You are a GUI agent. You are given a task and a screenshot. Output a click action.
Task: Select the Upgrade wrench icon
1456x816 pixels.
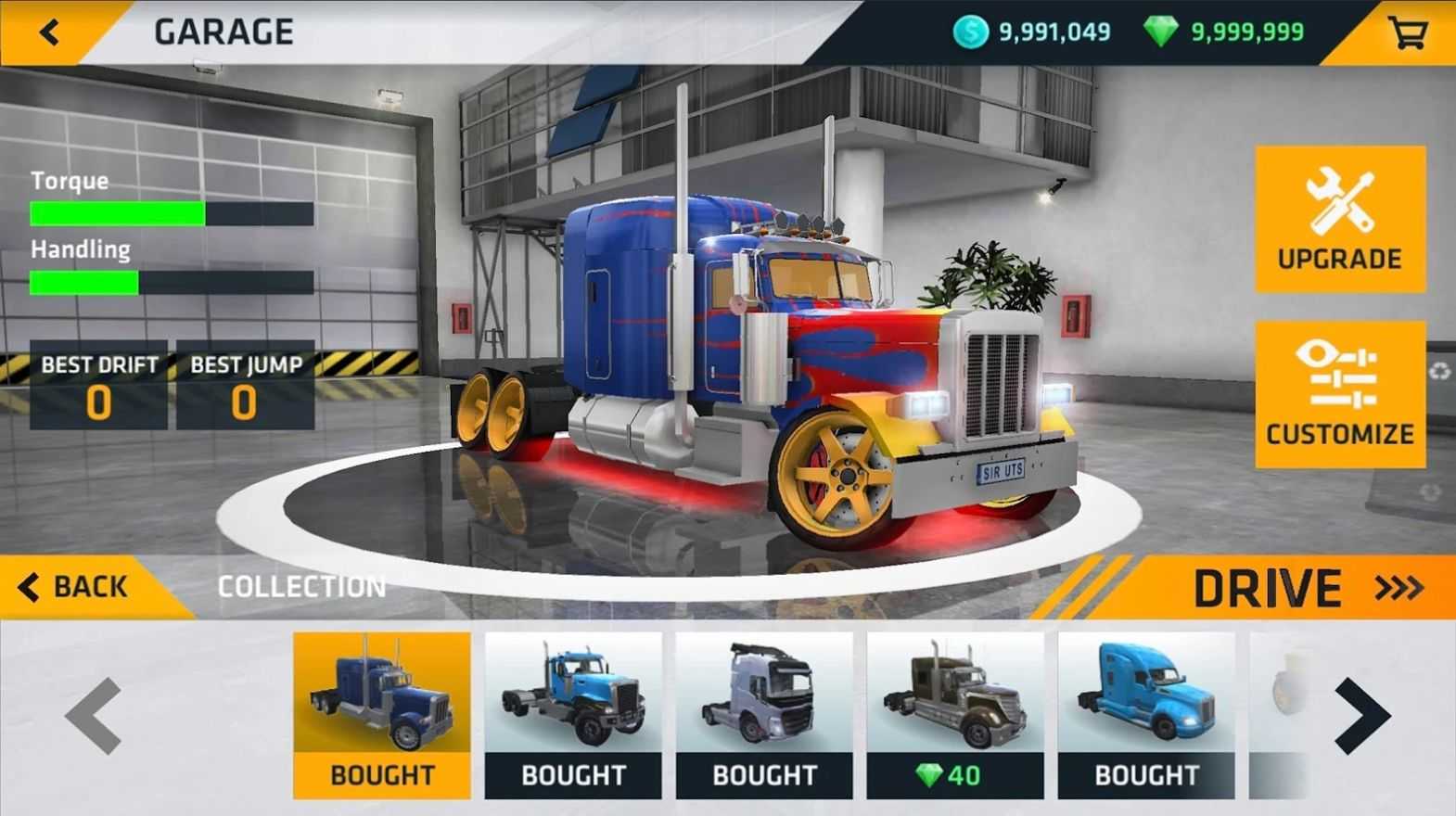(x=1339, y=206)
